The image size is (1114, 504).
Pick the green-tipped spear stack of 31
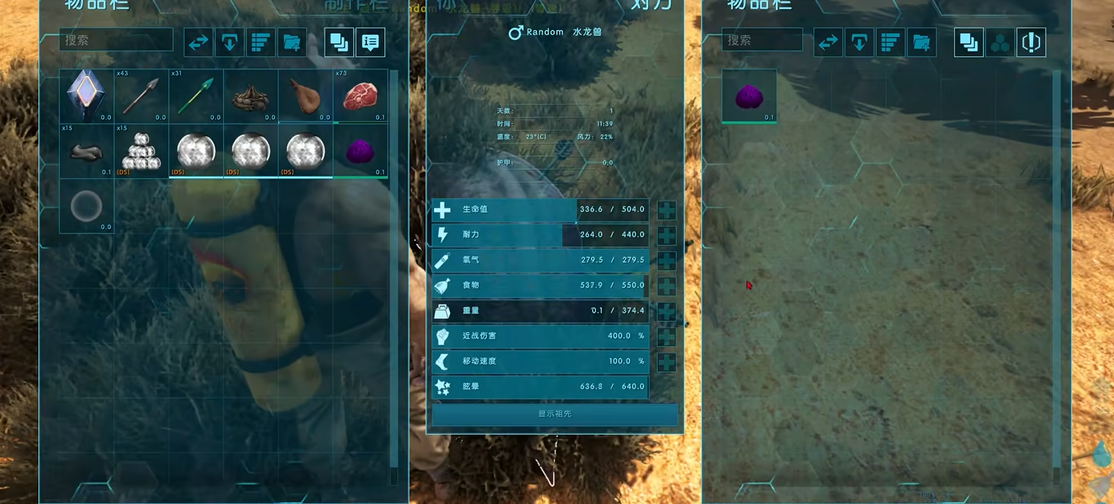click(196, 96)
